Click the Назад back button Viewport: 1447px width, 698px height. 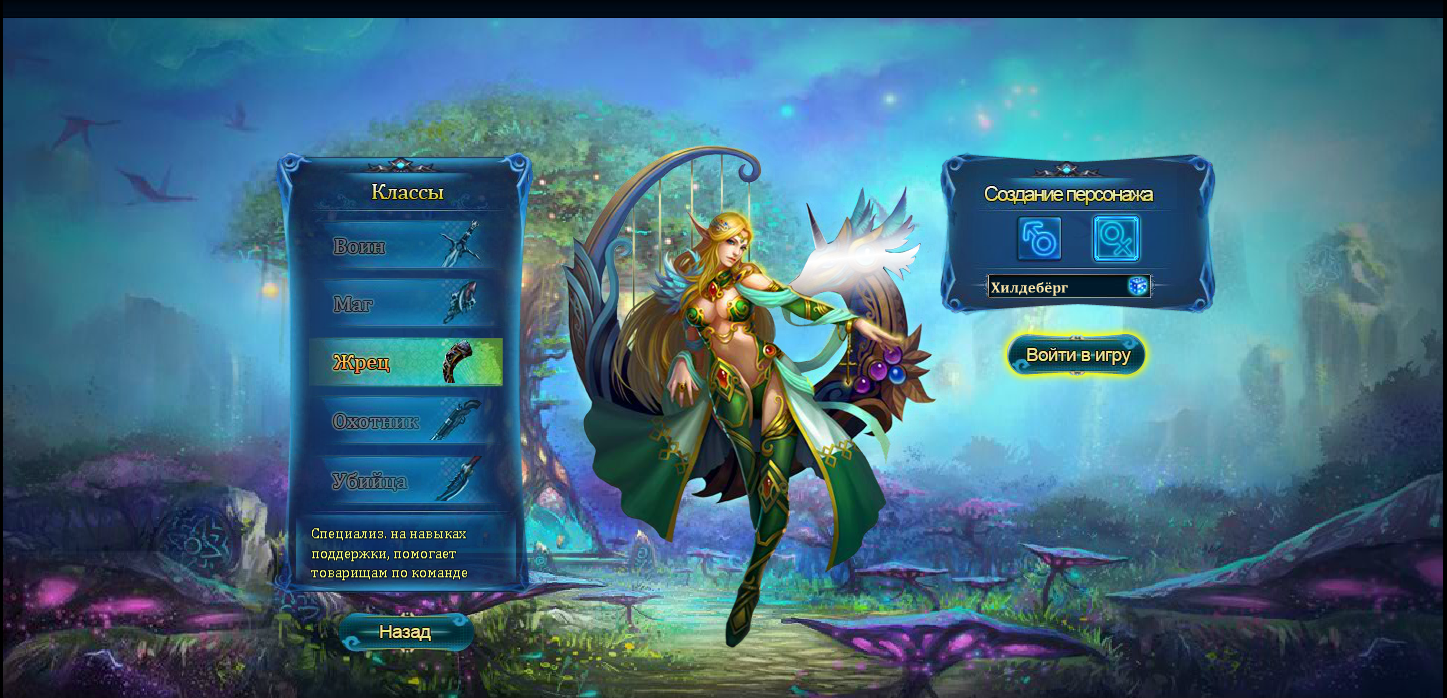(x=405, y=632)
